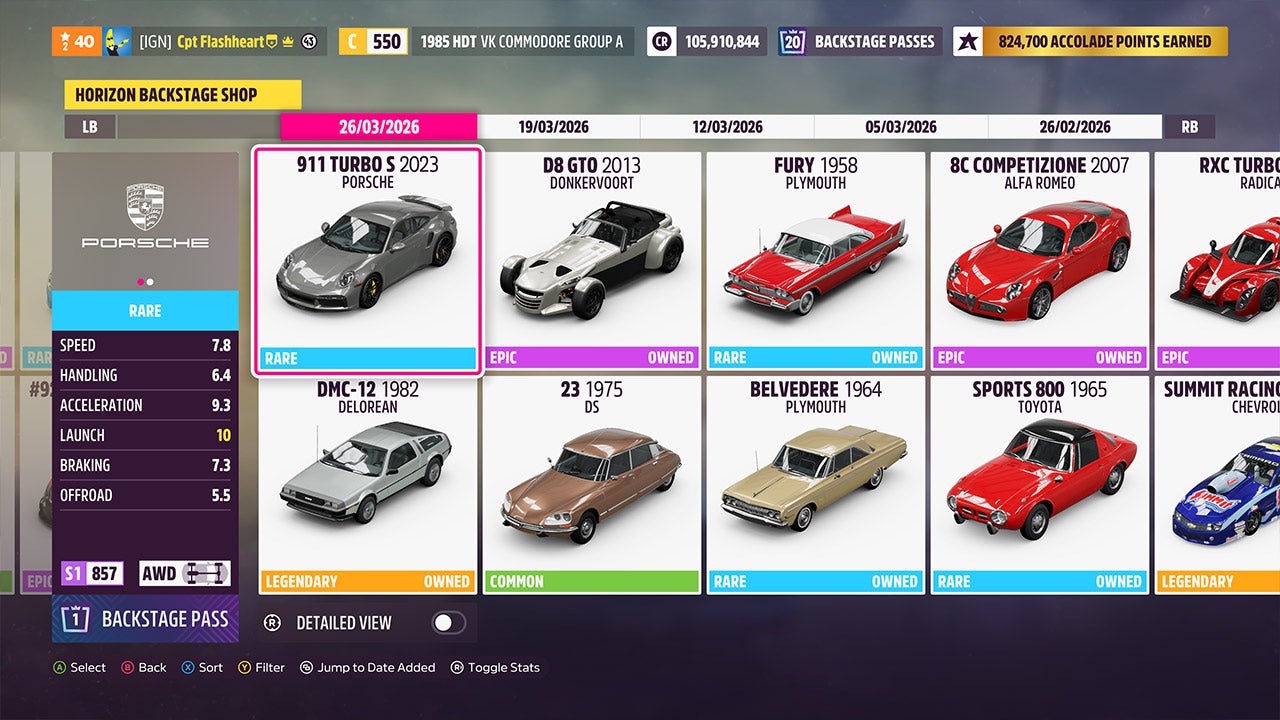Switch to the 26/03/2026 date tab
The height and width of the screenshot is (720, 1280).
379,127
